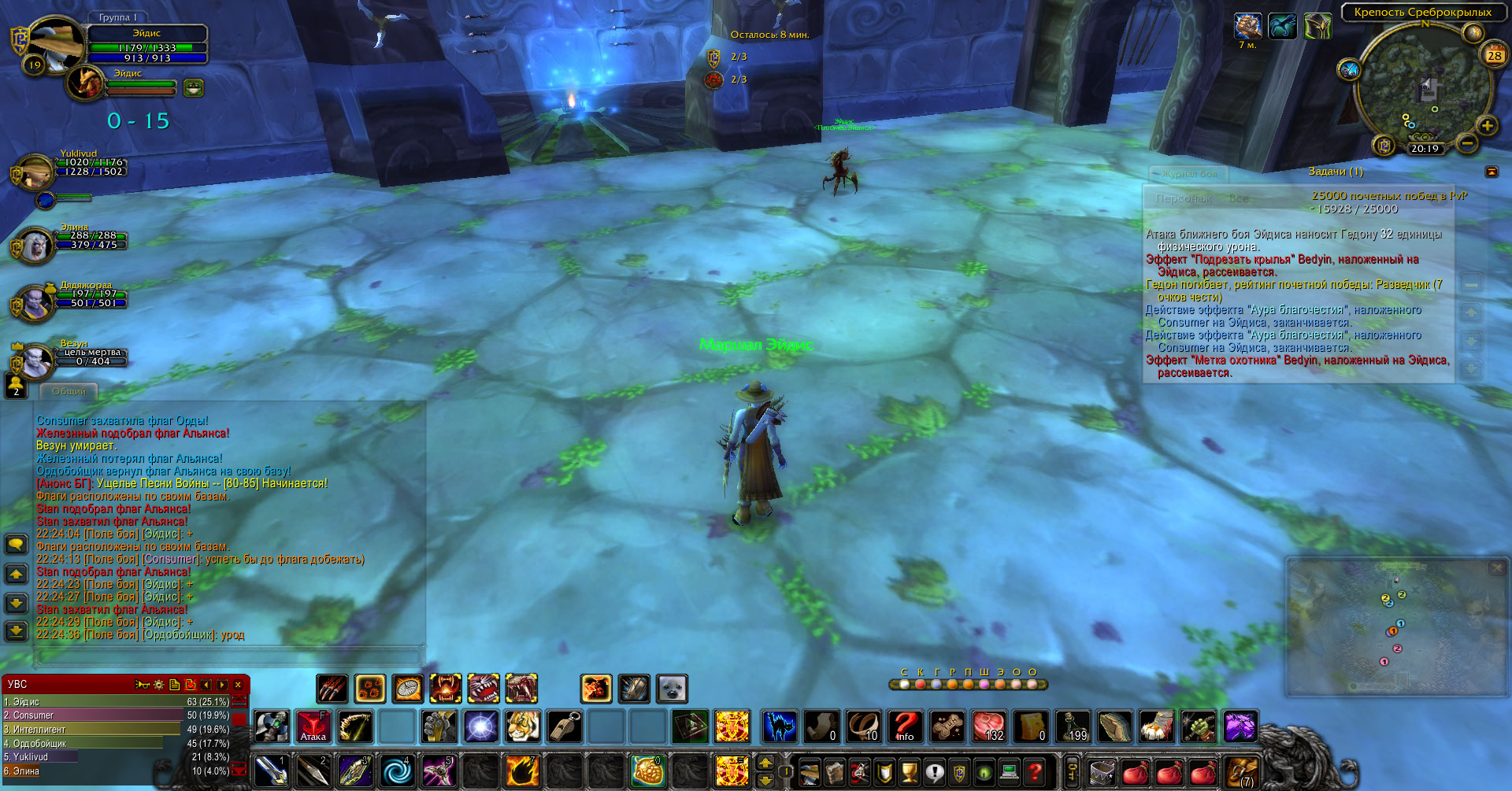Activate the seal pup pet bar icon
Screen dimensions: 1512x791
(x=672, y=689)
